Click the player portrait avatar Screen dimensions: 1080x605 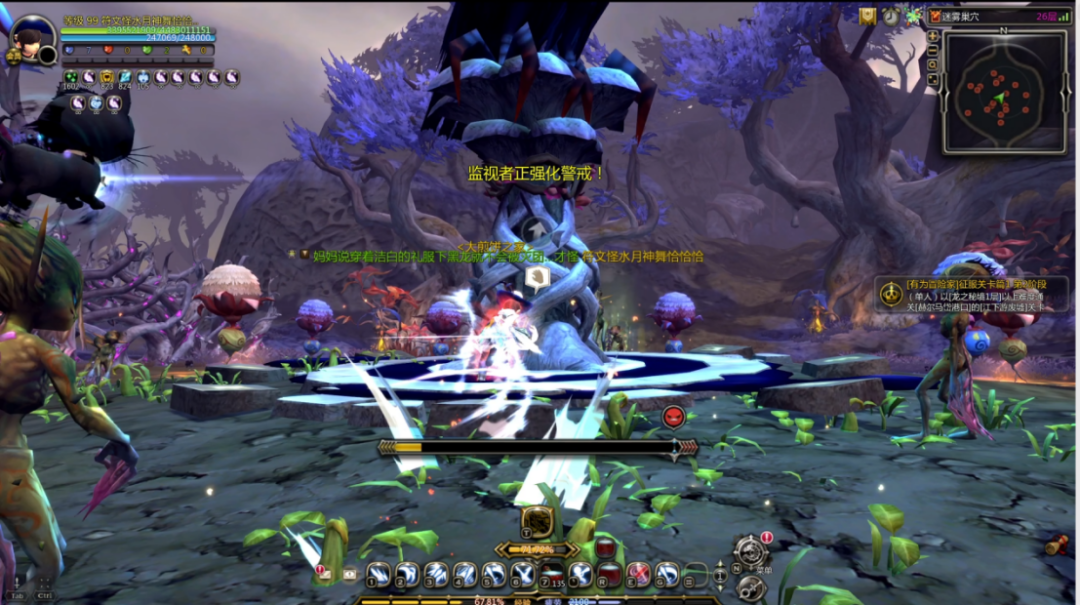click(33, 39)
